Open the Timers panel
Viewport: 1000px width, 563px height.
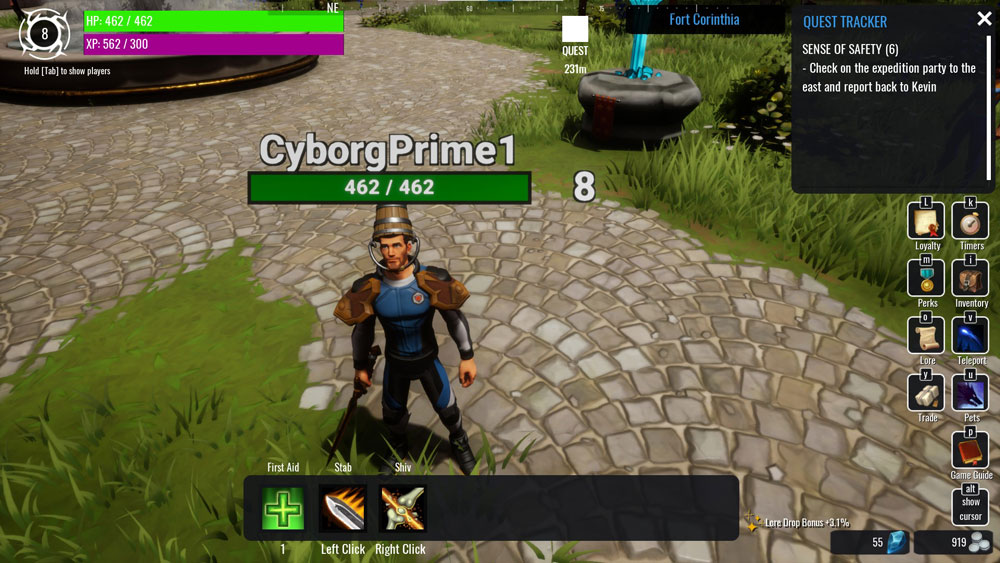pyautogui.click(x=970, y=222)
